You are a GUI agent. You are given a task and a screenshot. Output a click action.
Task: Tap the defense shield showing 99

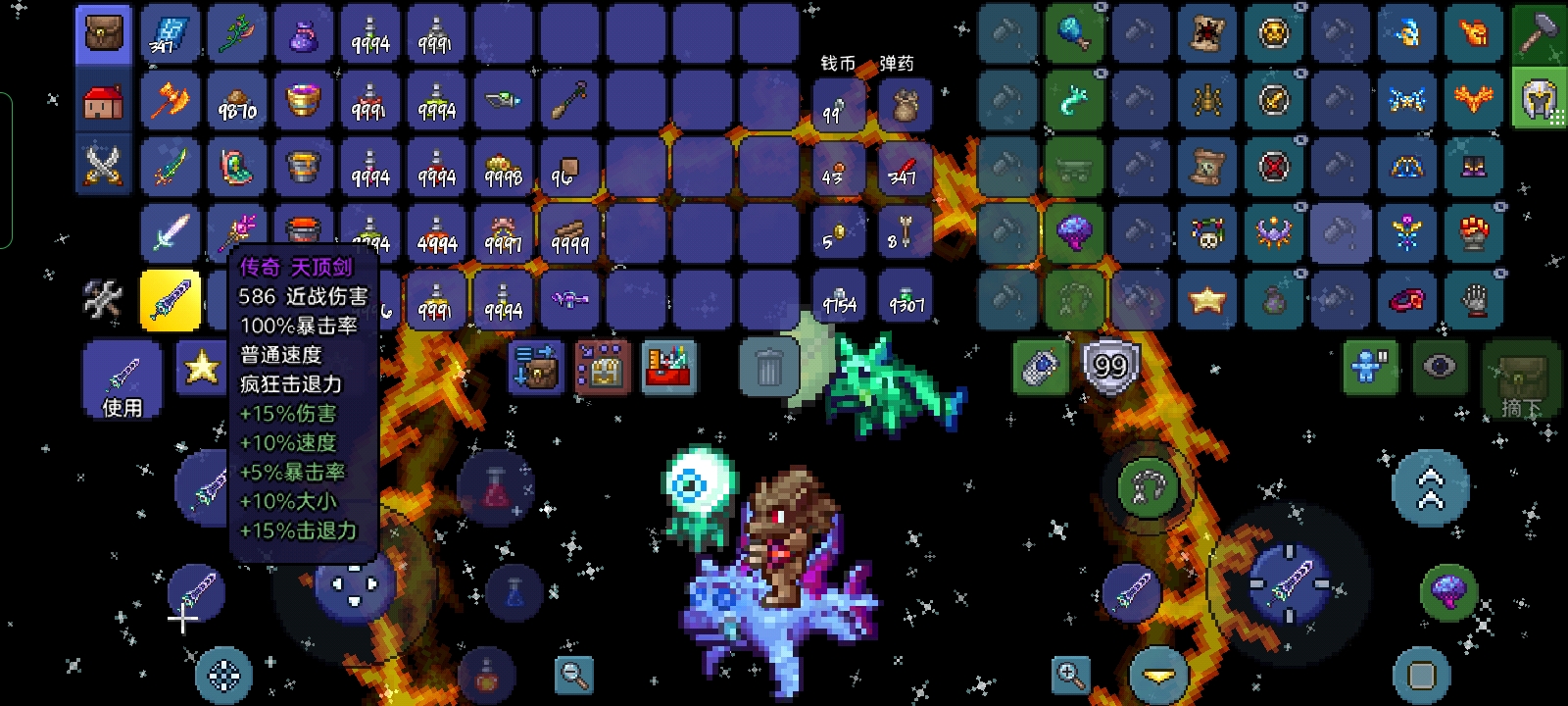point(1109,368)
